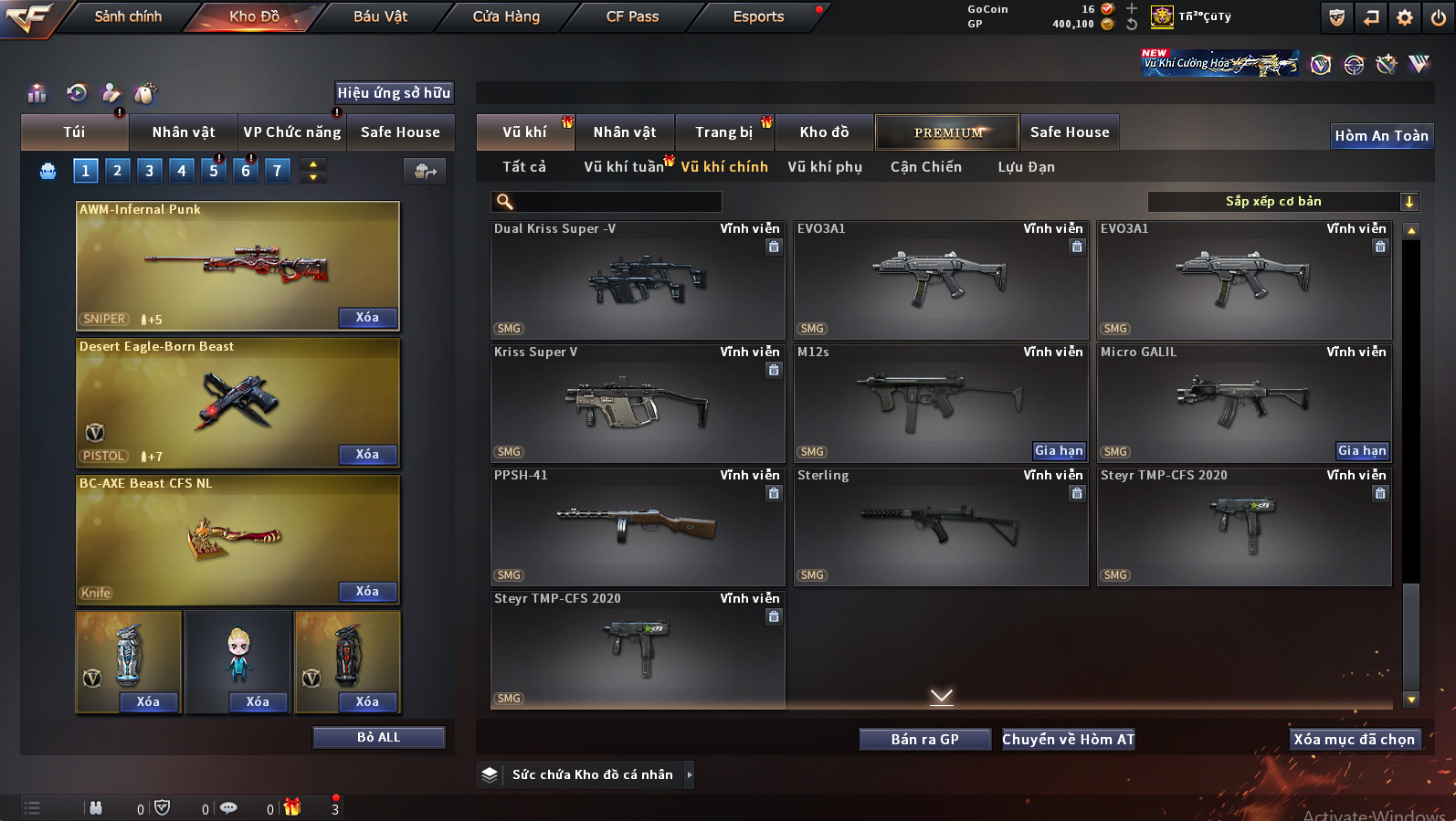Open the Hiệu ứng sở hữu panel
This screenshot has height=821, width=1456.
click(x=394, y=92)
